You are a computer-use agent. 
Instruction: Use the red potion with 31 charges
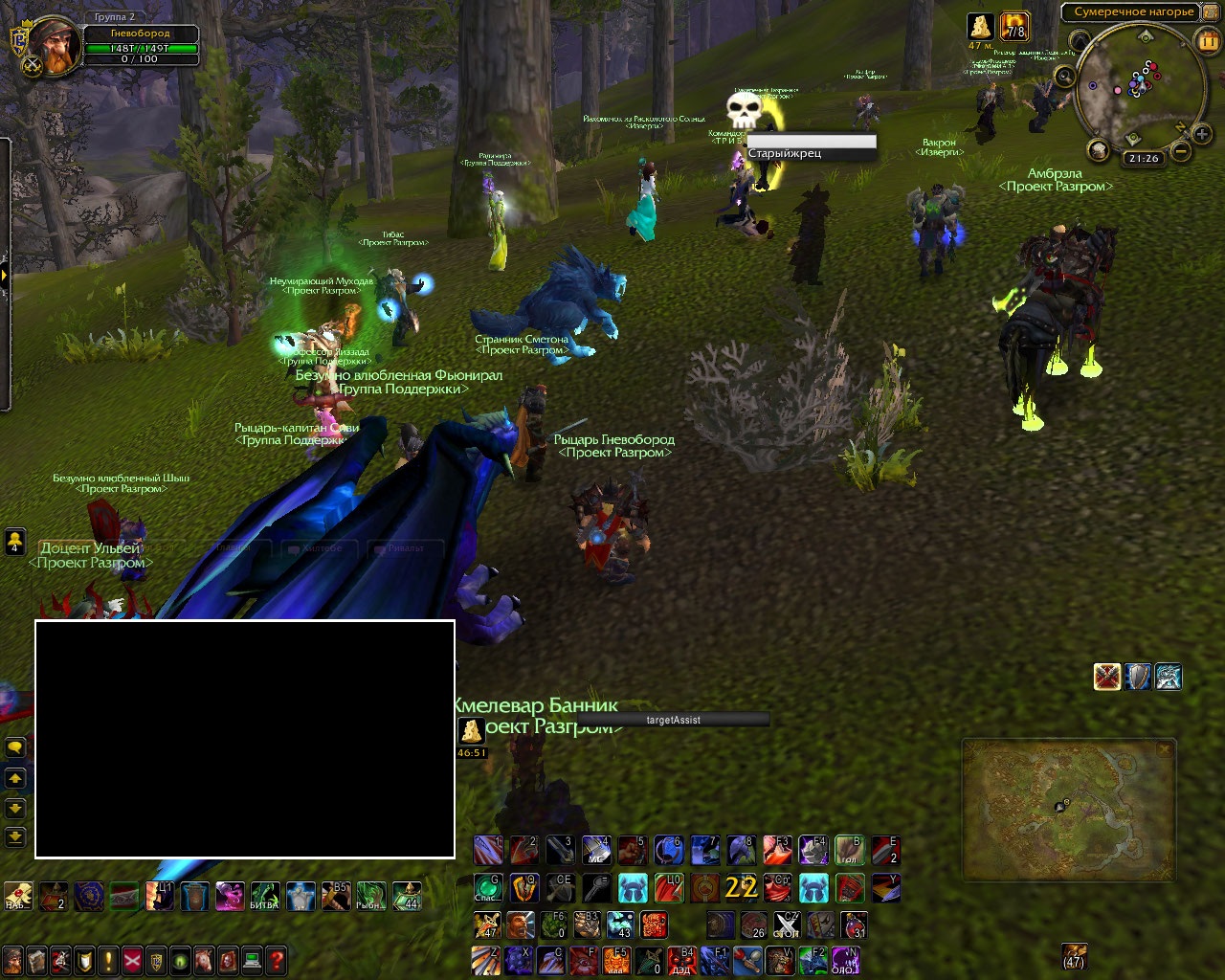pyautogui.click(x=854, y=925)
